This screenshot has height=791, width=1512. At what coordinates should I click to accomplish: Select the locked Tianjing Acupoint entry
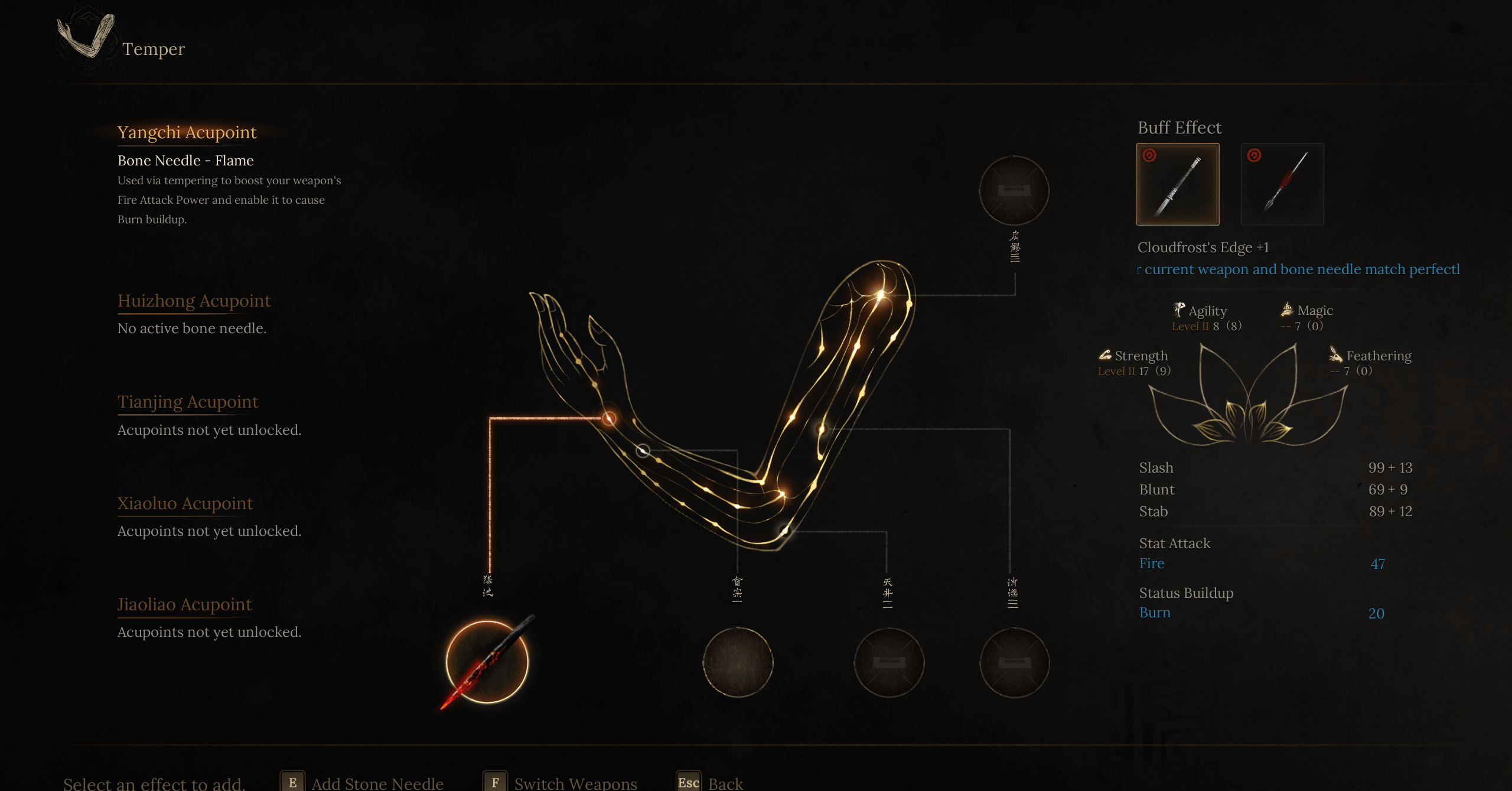click(188, 402)
